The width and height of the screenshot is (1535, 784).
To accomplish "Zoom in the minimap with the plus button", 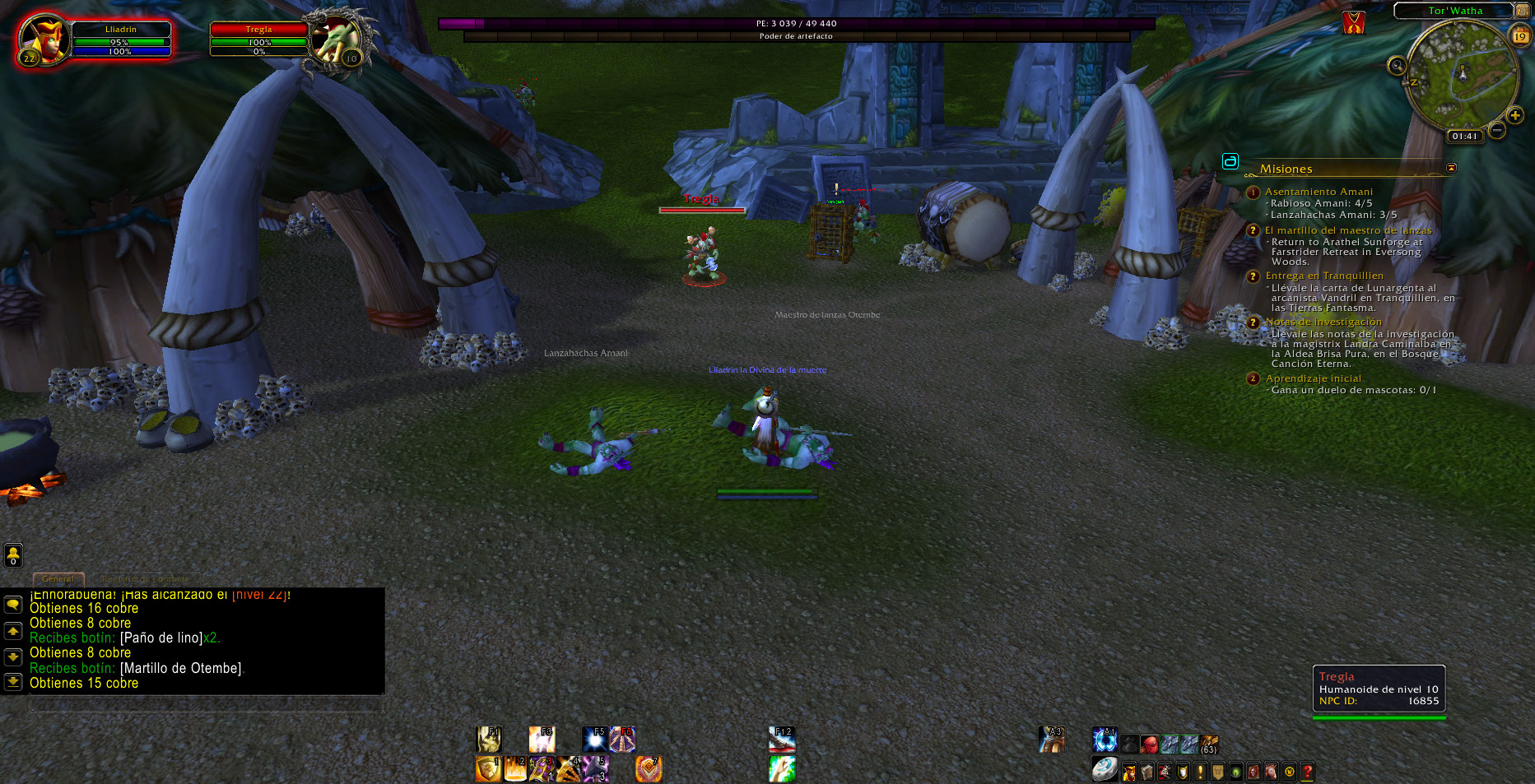I will tap(1514, 115).
